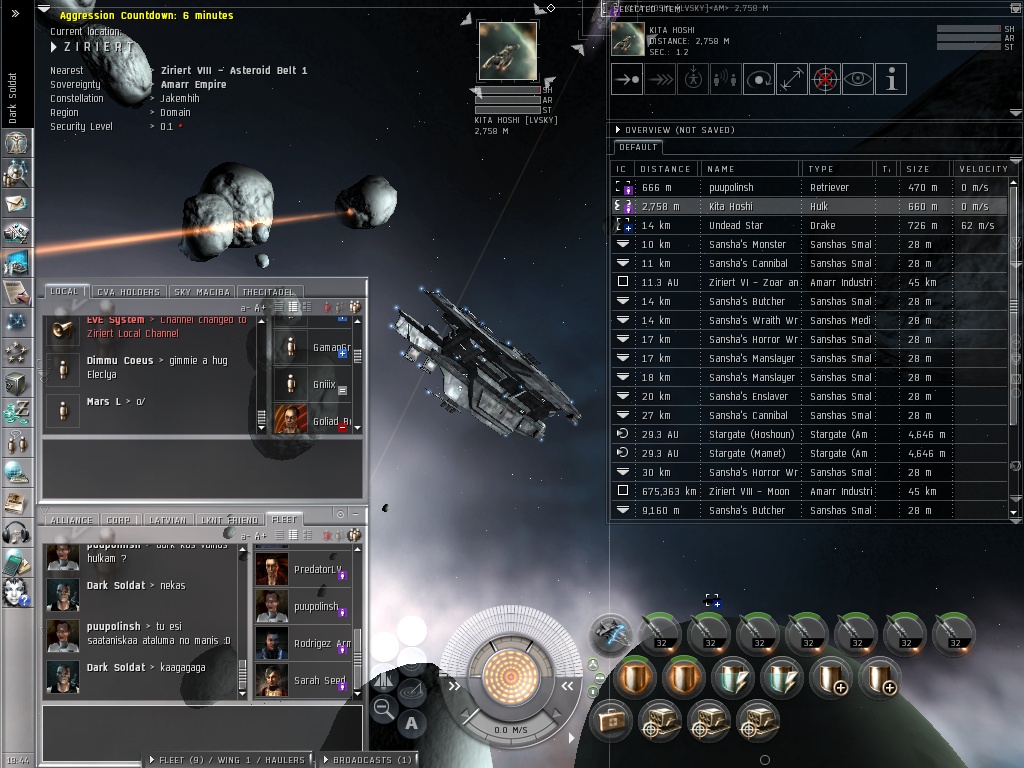Unlock the target using the red crosshair button
The image size is (1024, 768).
coord(825,80)
